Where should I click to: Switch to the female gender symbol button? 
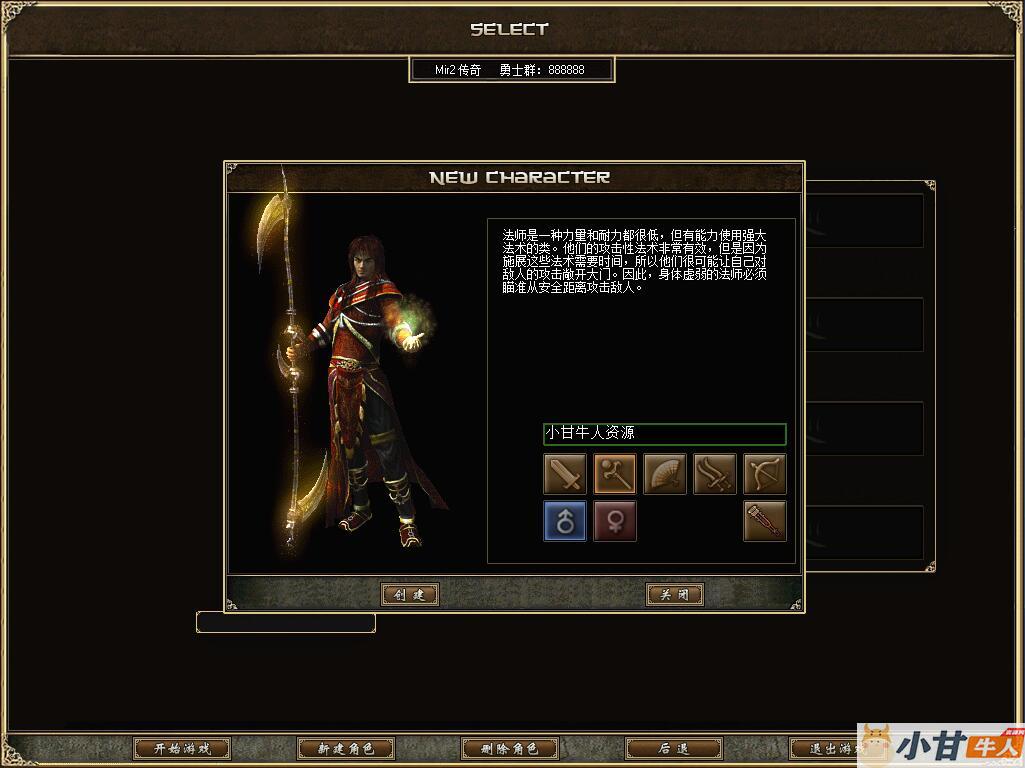point(615,521)
